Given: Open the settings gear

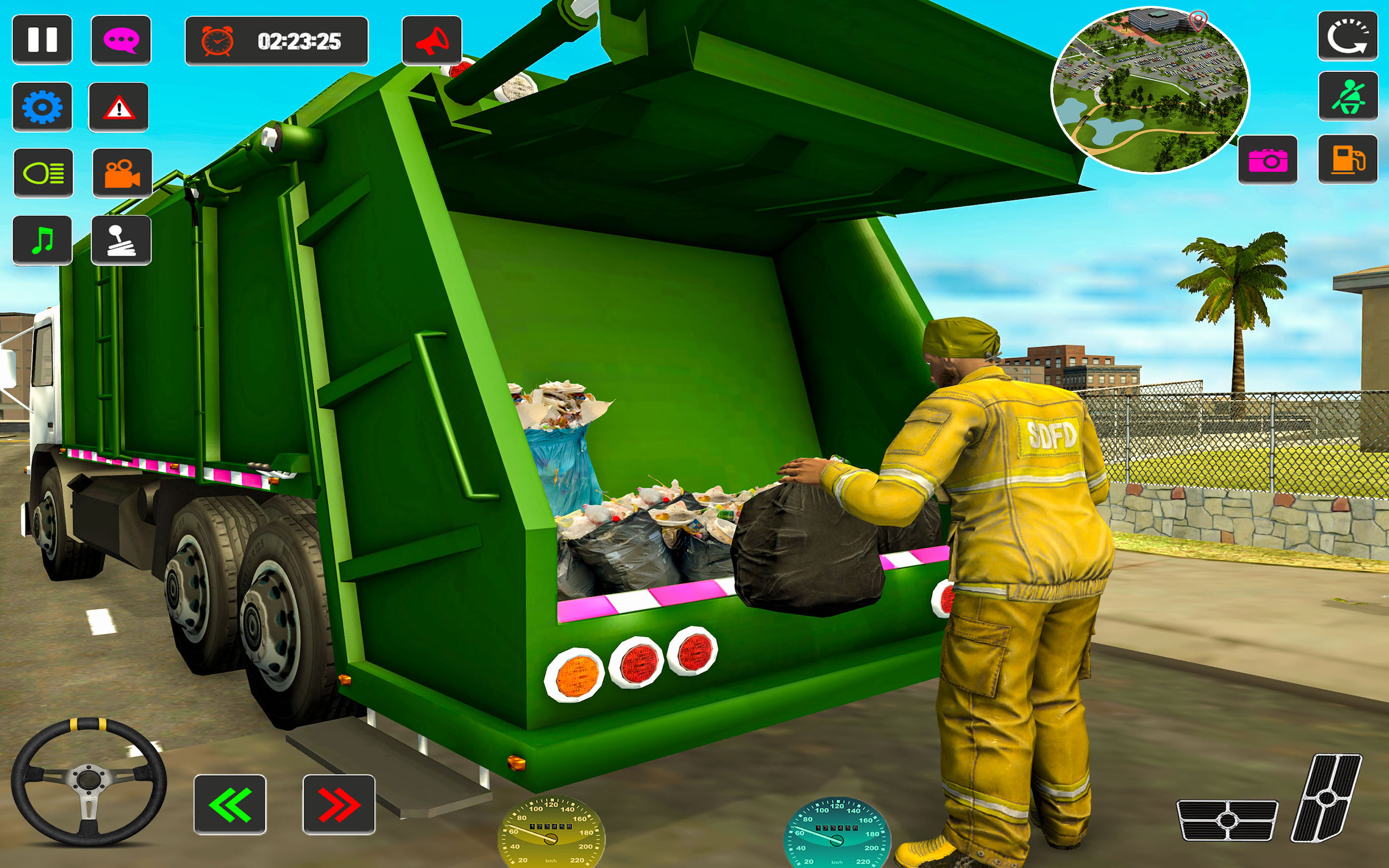Looking at the screenshot, I should (42, 109).
